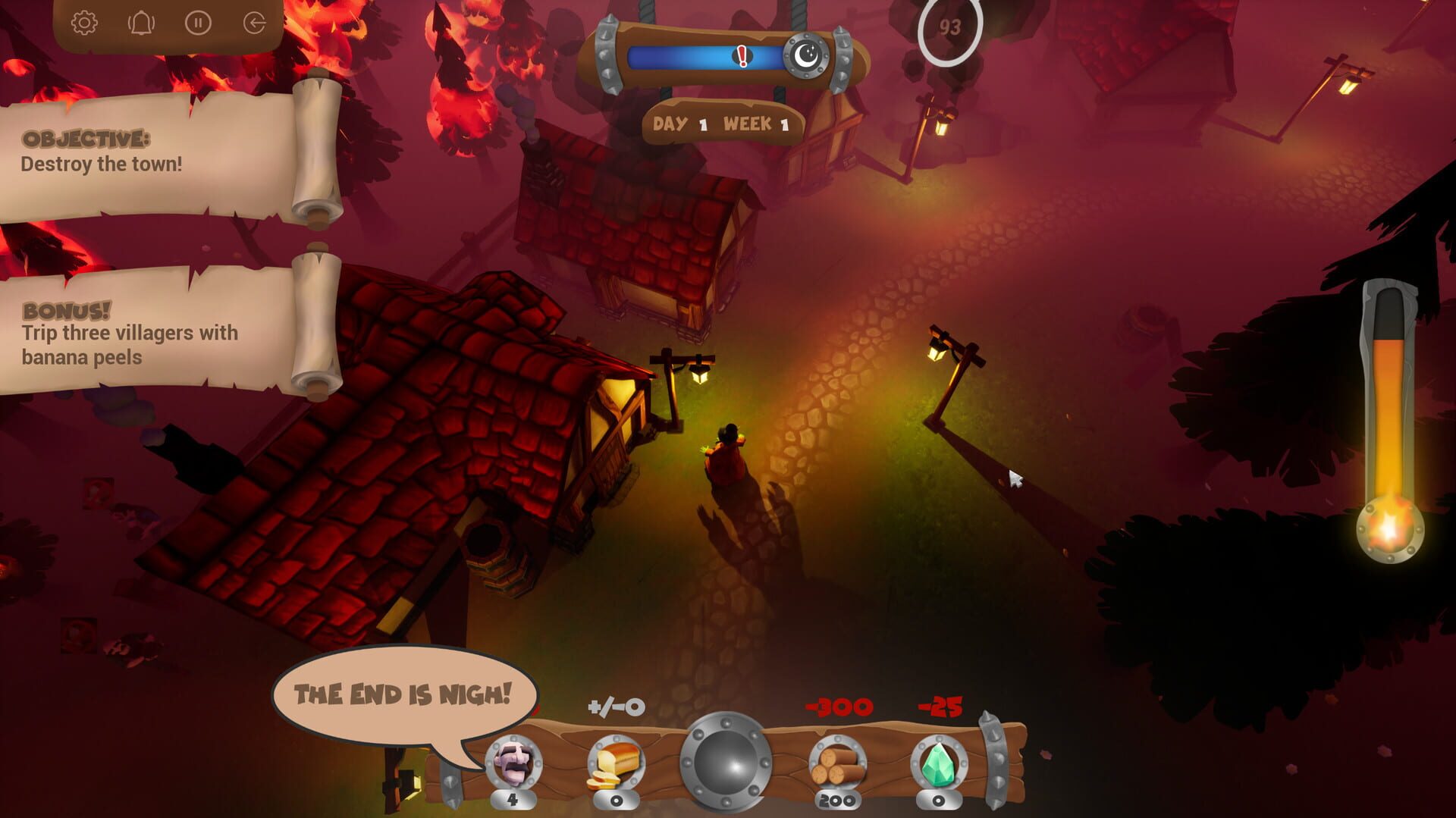Click the moon icon on the progress bar
The image size is (1456, 818).
coord(807,55)
